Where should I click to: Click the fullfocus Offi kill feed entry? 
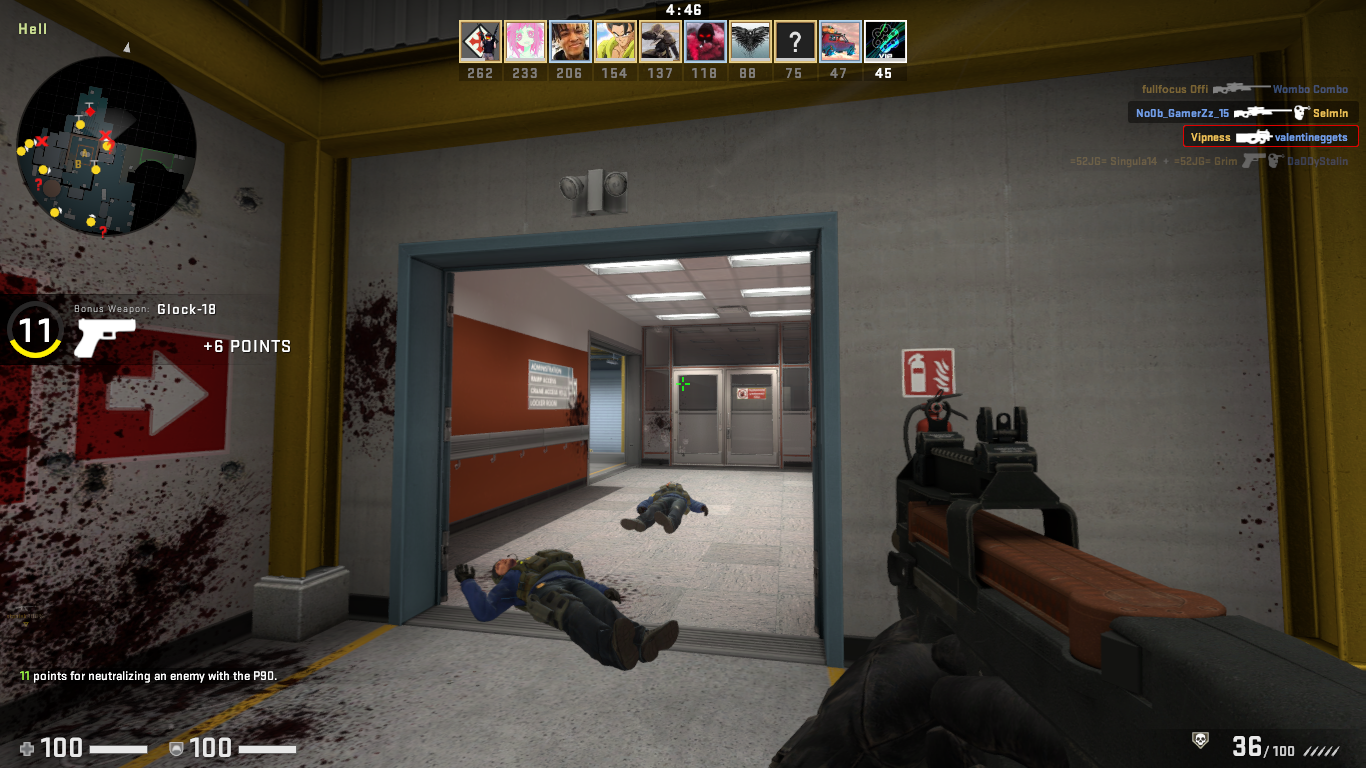[x=1245, y=90]
